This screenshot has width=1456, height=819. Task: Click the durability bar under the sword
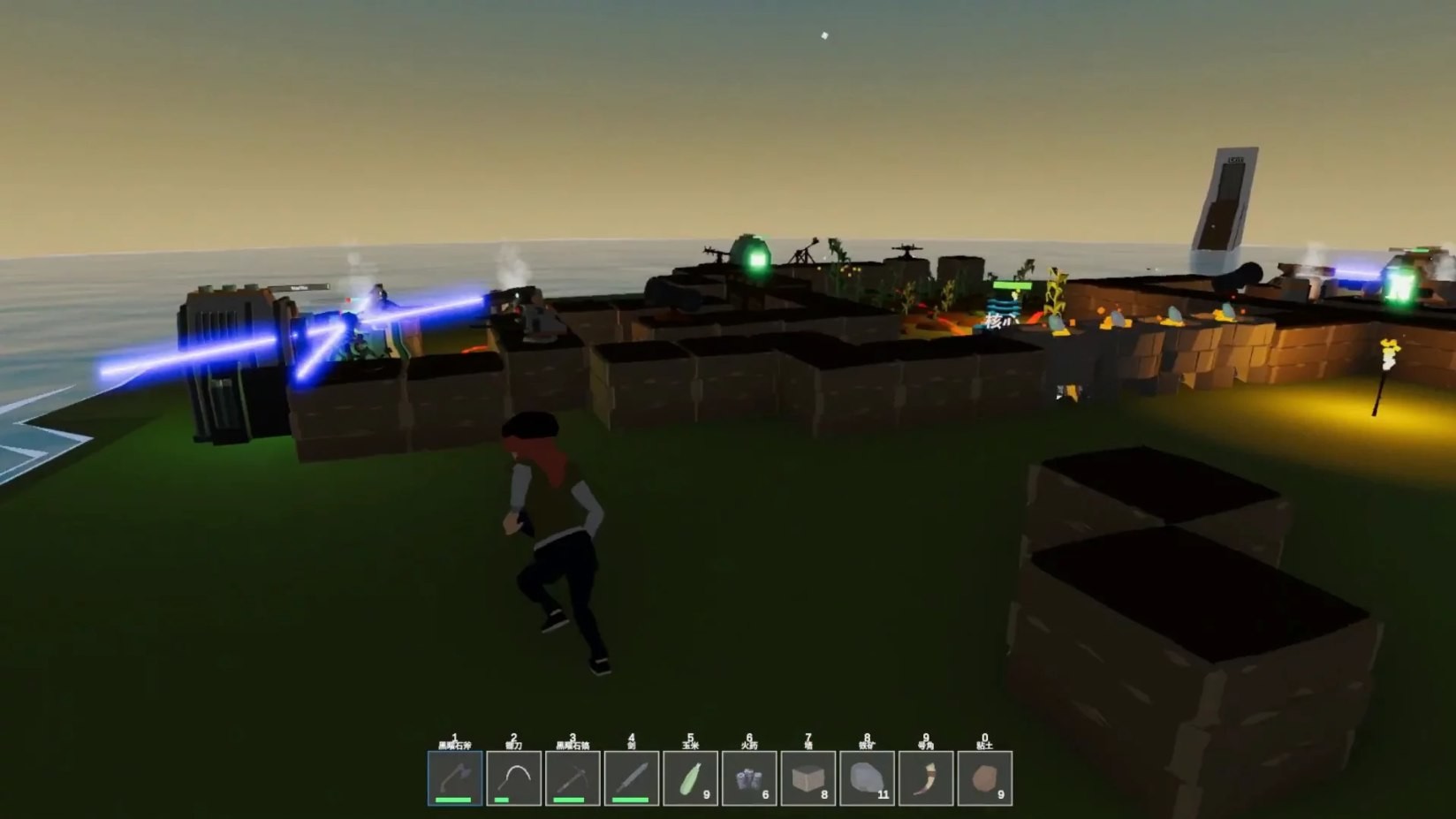pos(631,800)
